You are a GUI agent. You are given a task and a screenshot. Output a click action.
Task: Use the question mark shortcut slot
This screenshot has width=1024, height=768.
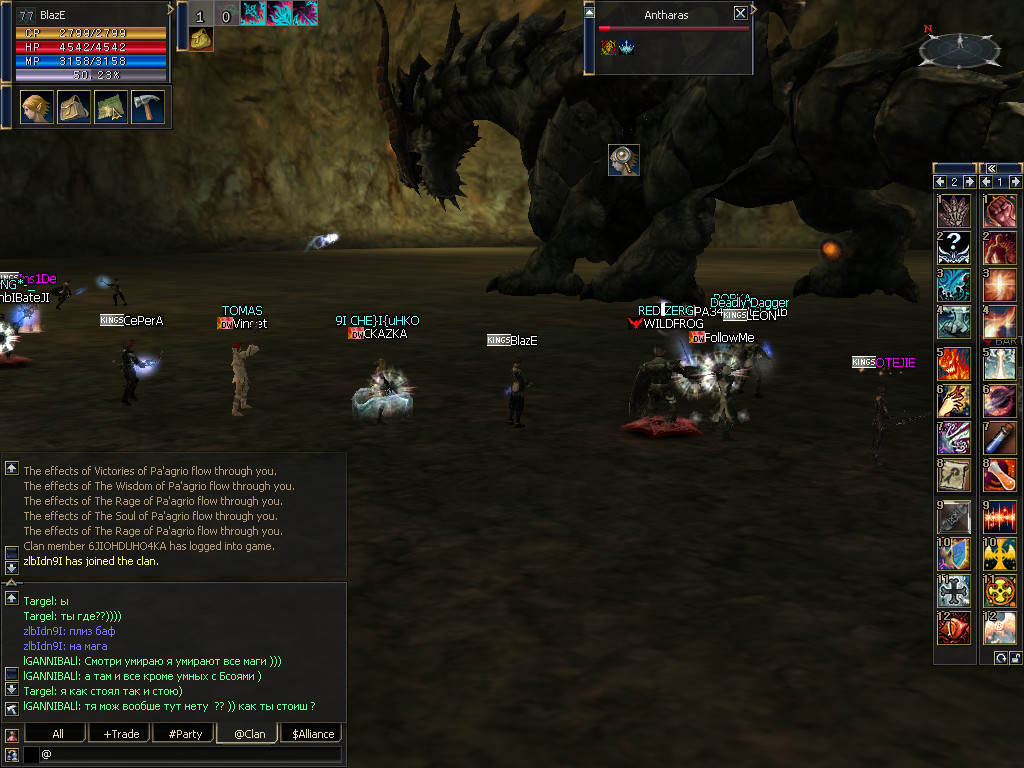click(x=954, y=248)
